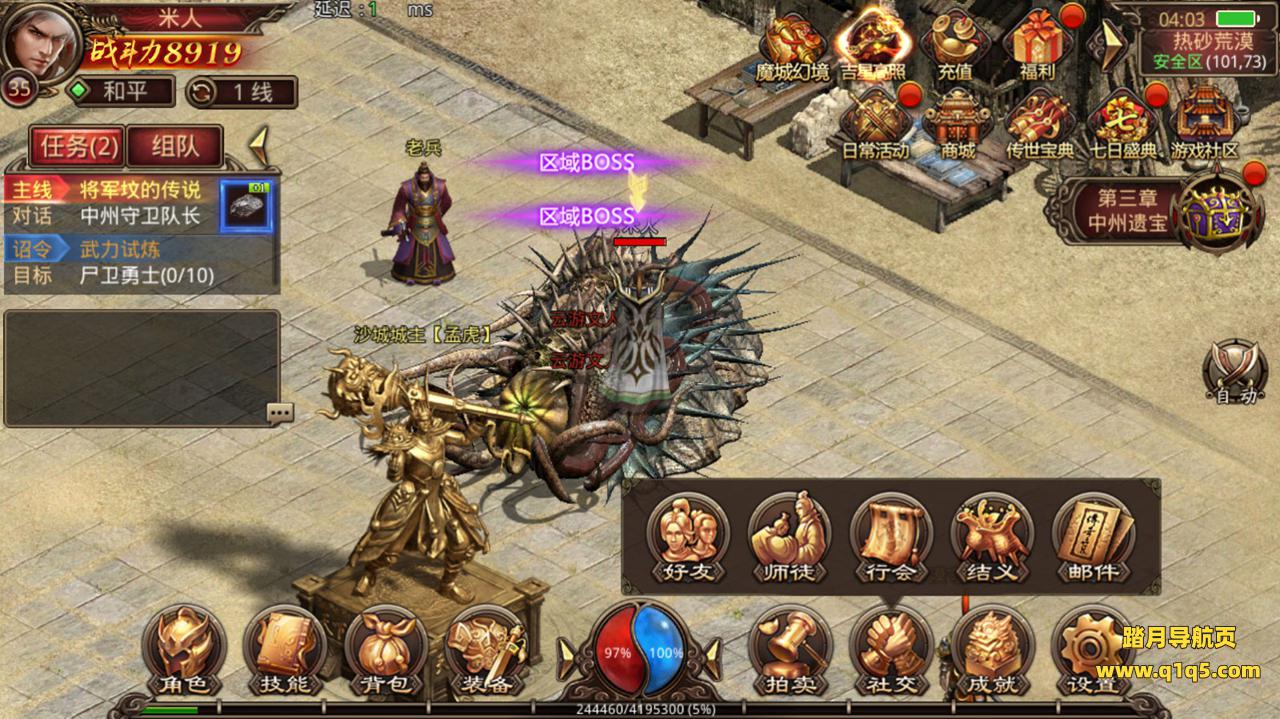The height and width of the screenshot is (719, 1280).
Task: Open the 角色 character menu
Action: tap(184, 652)
